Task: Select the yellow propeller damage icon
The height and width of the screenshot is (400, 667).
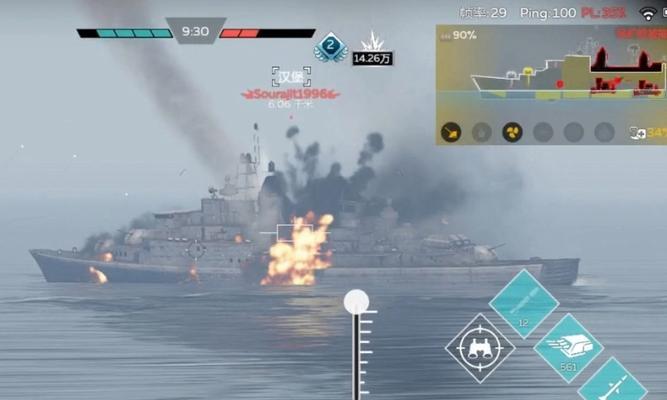Action: [512, 132]
